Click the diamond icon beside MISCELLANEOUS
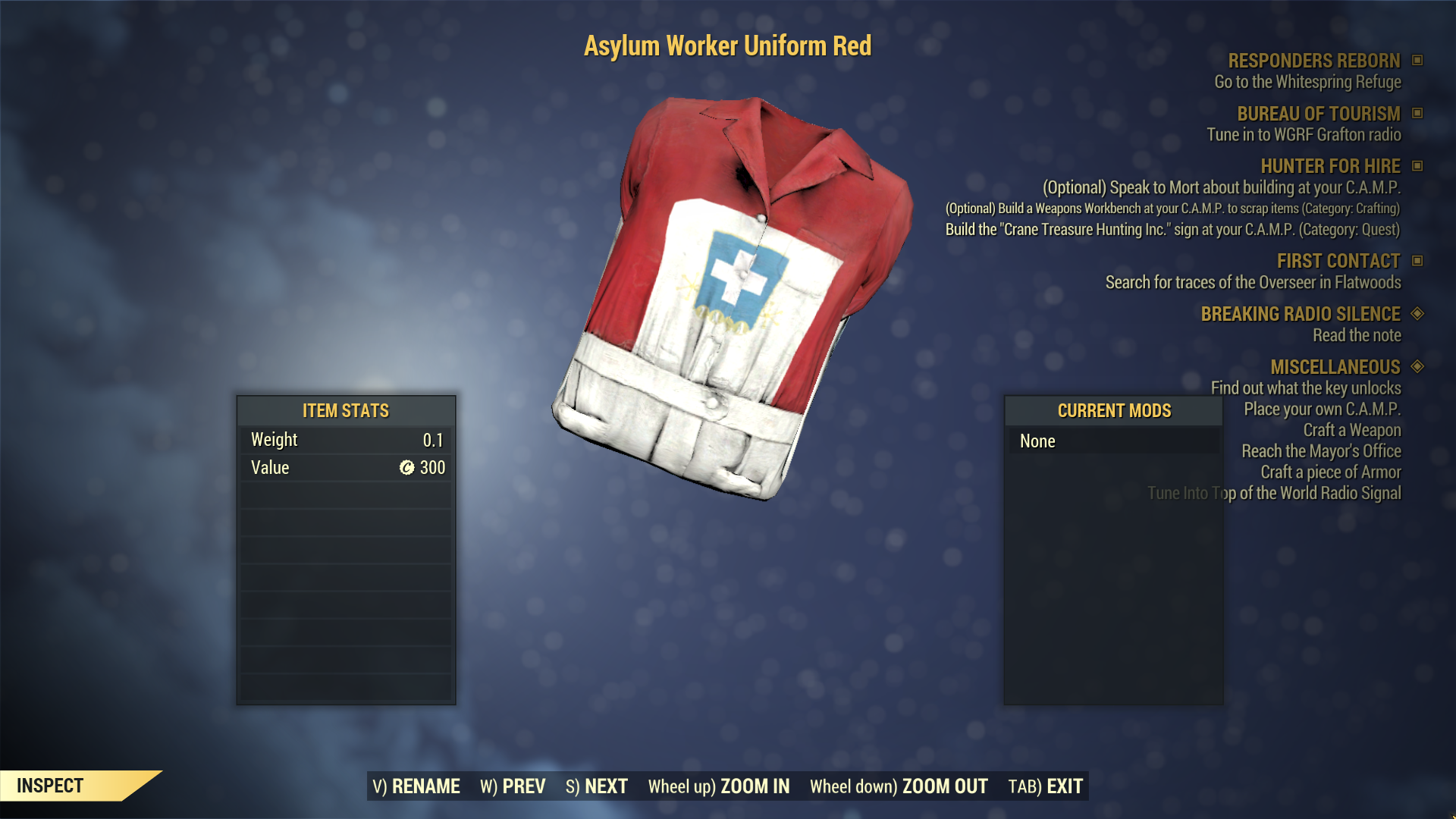This screenshot has height=819, width=1456. point(1417,368)
